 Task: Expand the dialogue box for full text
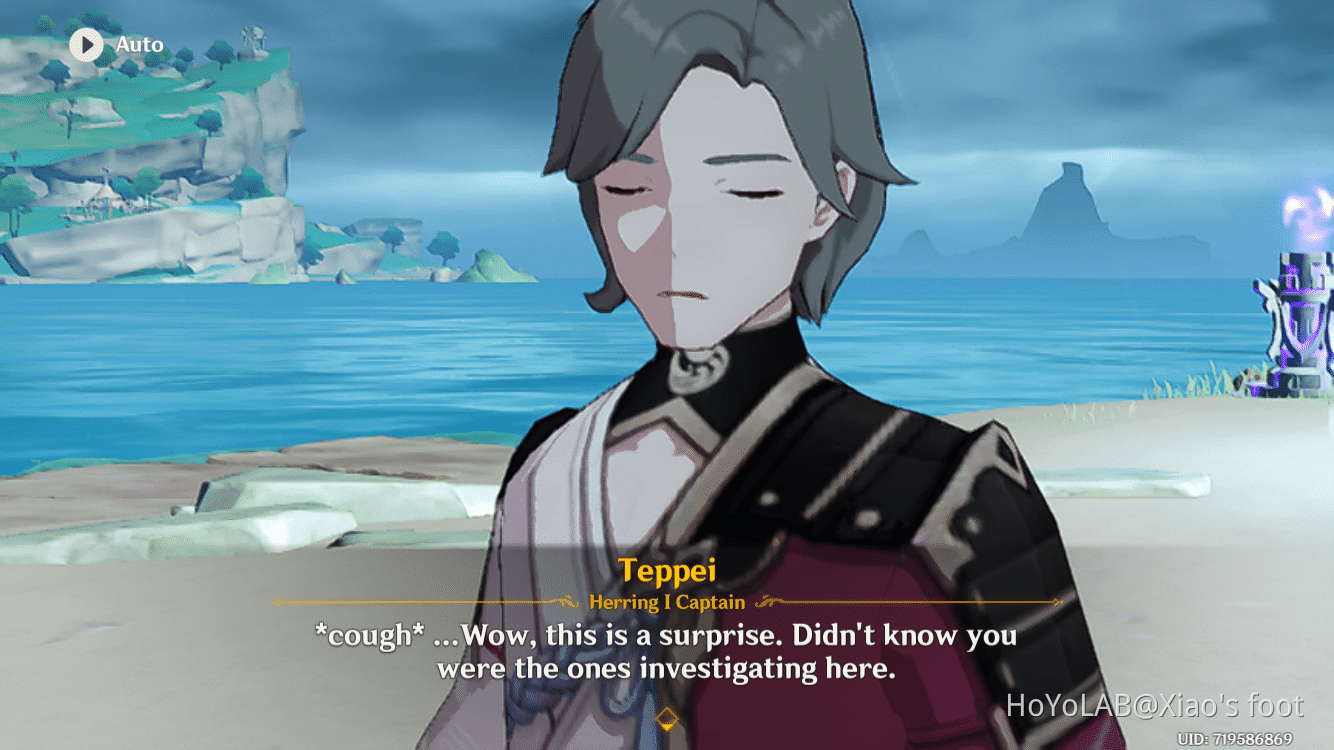pos(667,650)
